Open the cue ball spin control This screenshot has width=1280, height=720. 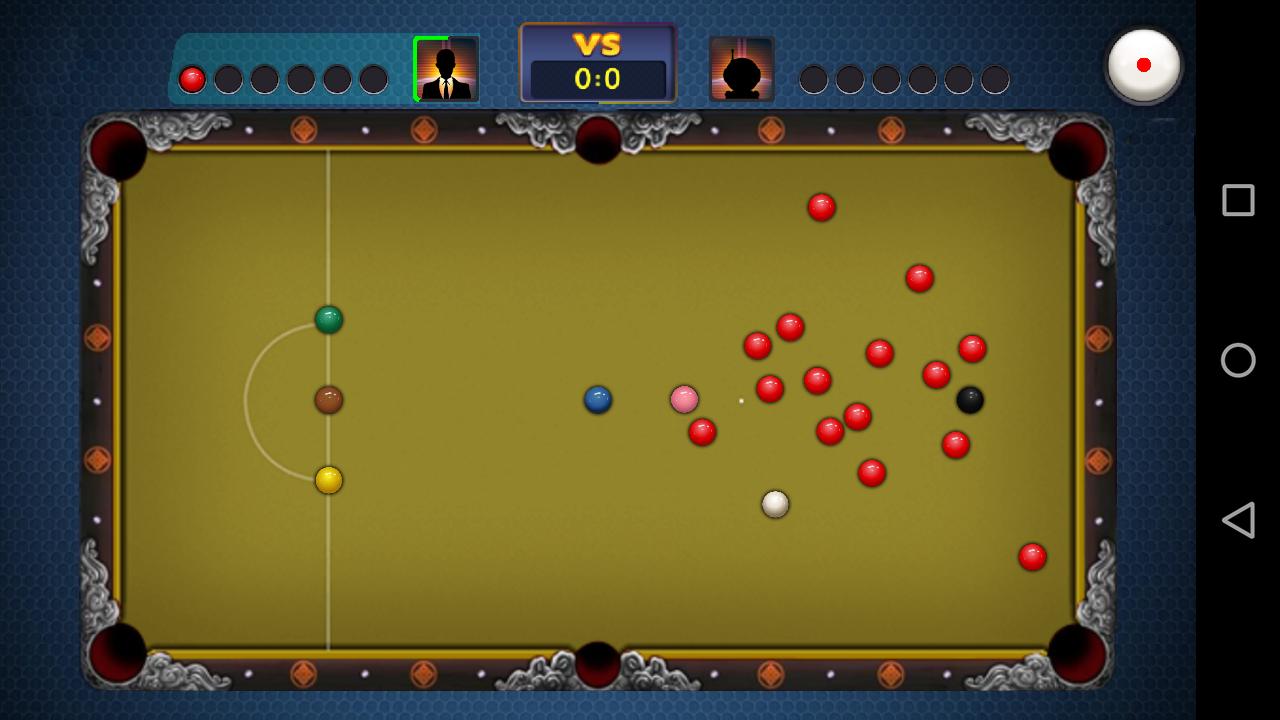tap(1144, 64)
